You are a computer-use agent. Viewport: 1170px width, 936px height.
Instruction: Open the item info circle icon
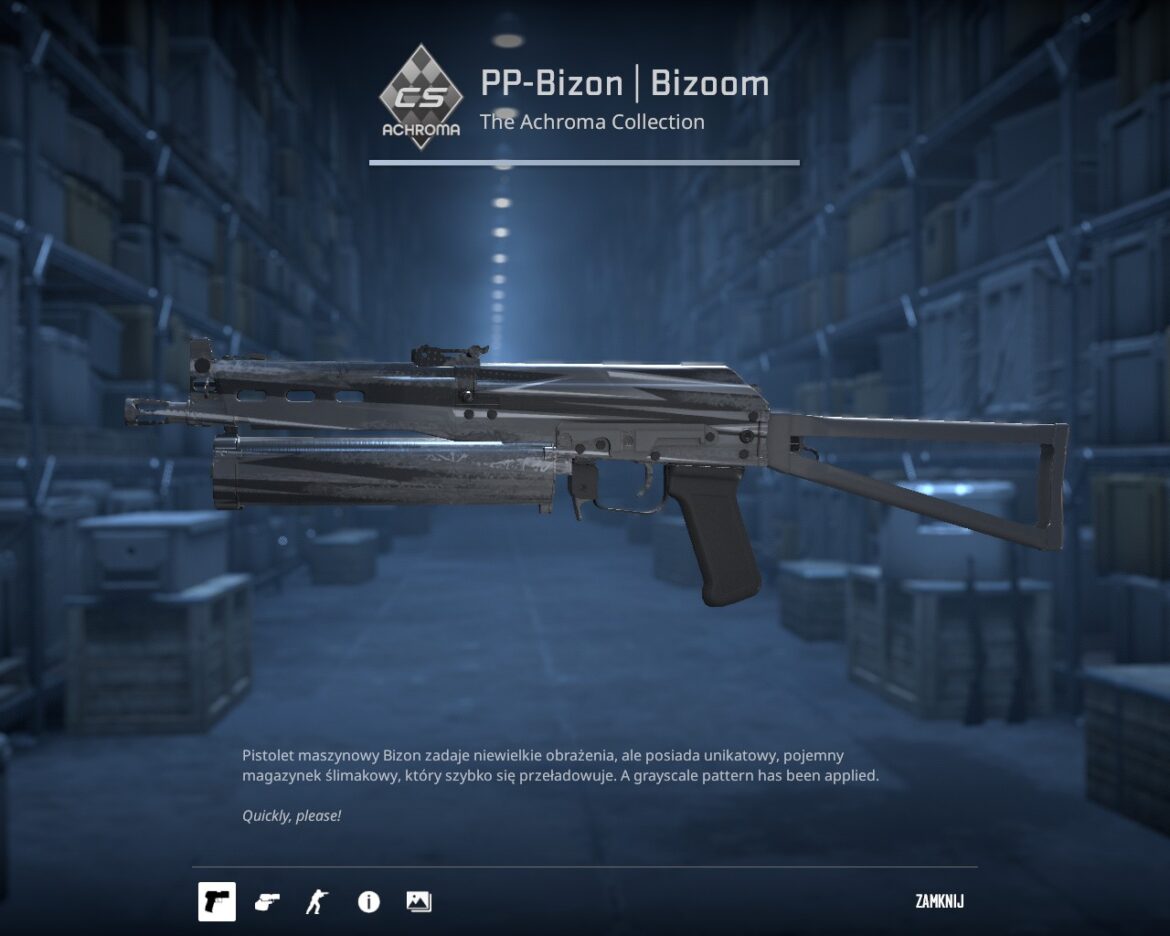[368, 902]
